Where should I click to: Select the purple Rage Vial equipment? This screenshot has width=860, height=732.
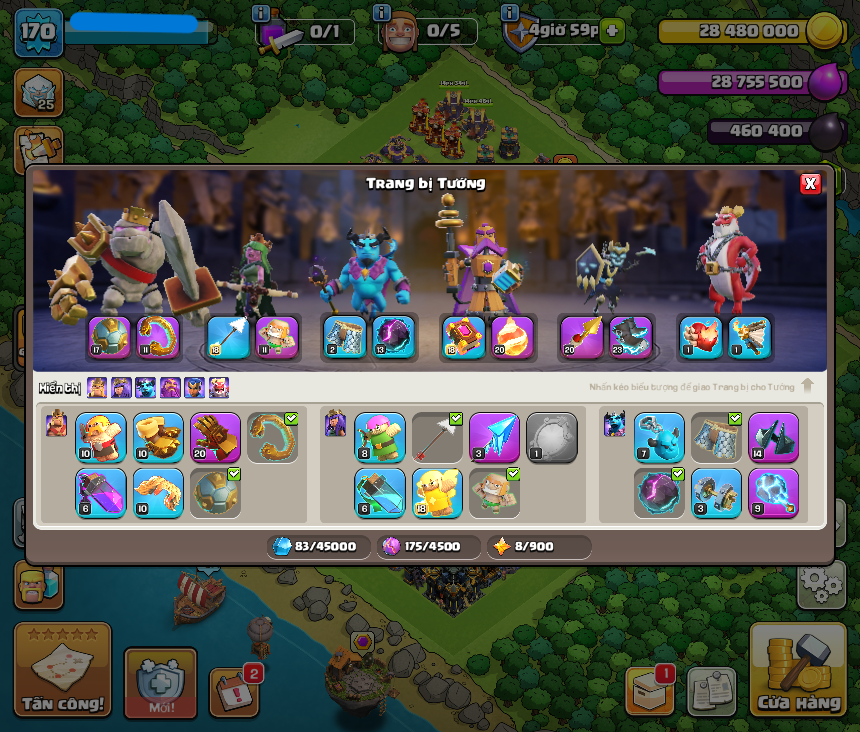(x=101, y=493)
